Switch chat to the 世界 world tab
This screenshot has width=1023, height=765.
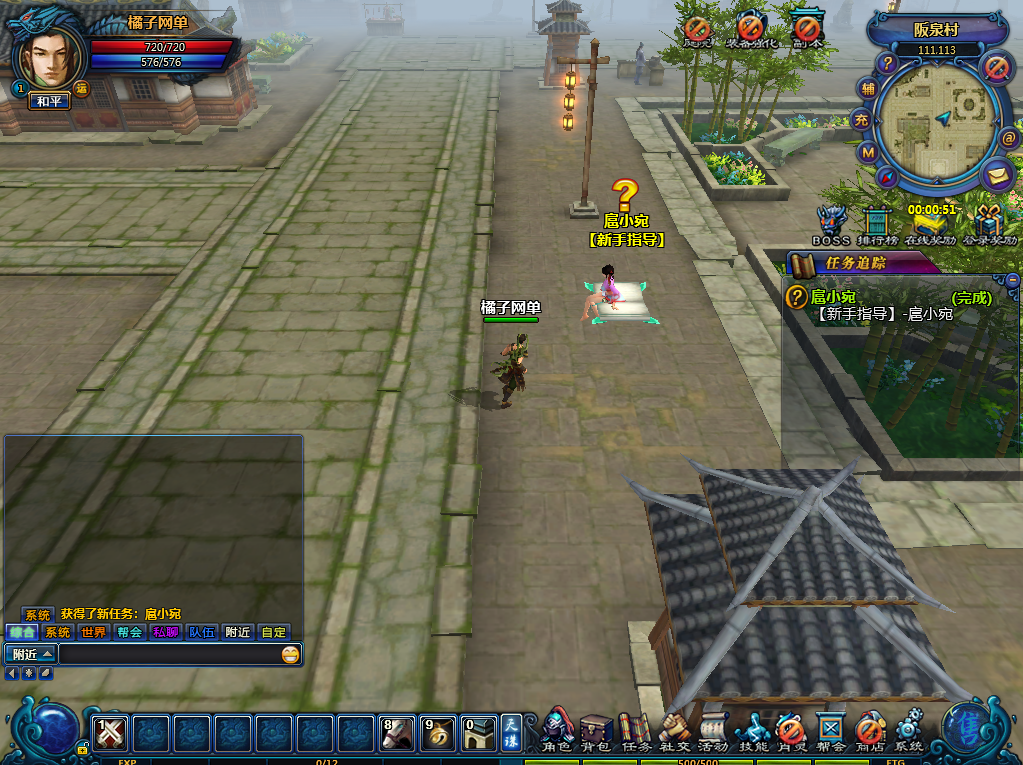pos(93,632)
